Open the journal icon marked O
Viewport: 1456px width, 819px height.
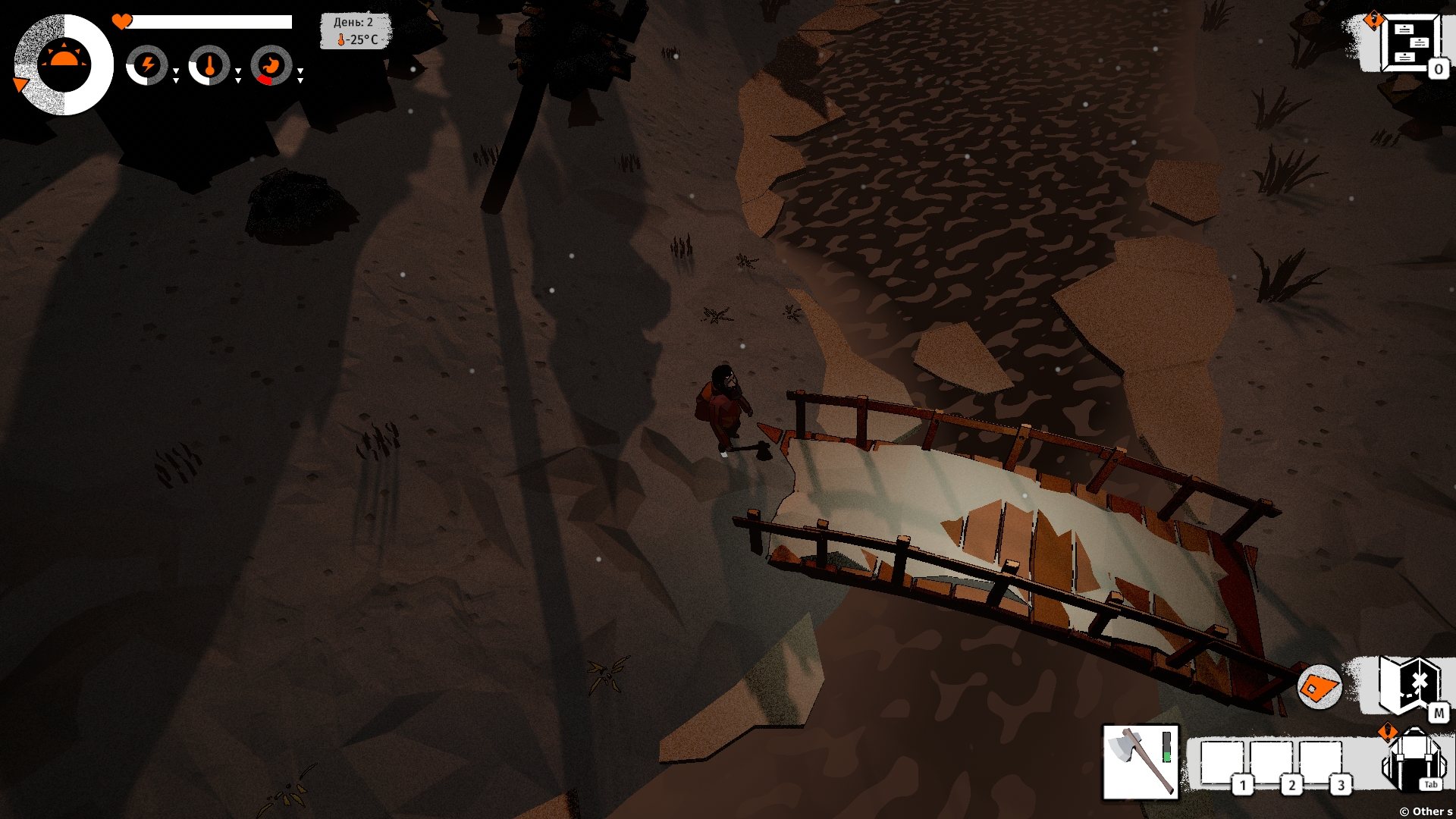tap(1410, 44)
